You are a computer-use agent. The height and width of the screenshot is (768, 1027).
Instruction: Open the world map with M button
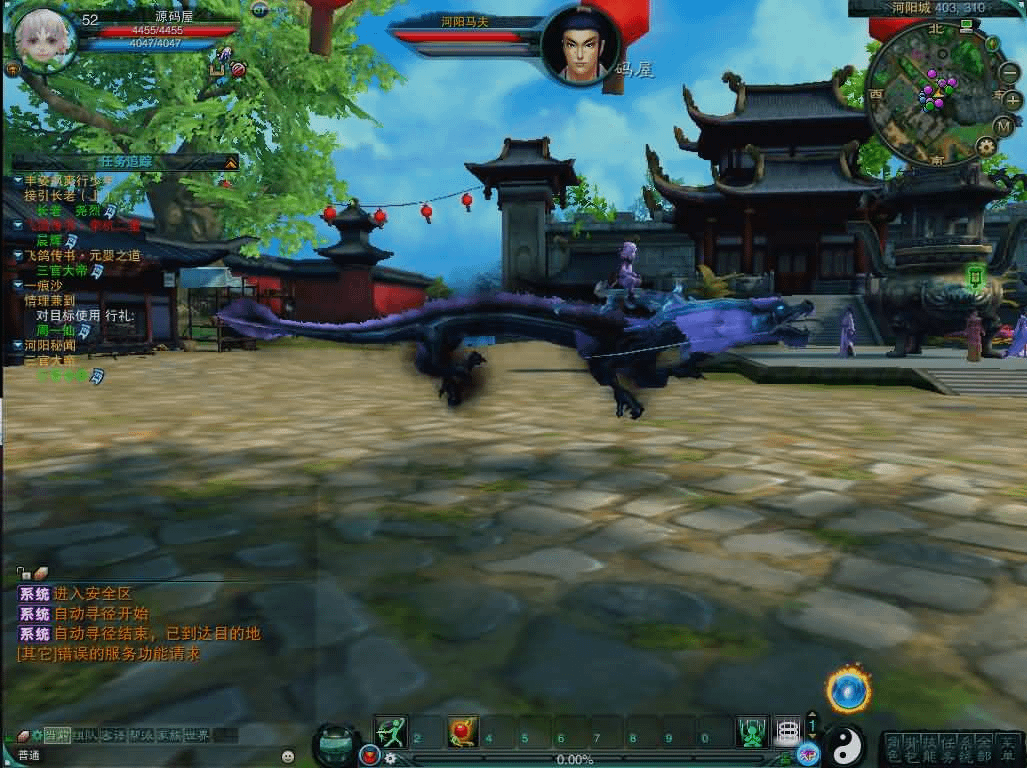1004,126
